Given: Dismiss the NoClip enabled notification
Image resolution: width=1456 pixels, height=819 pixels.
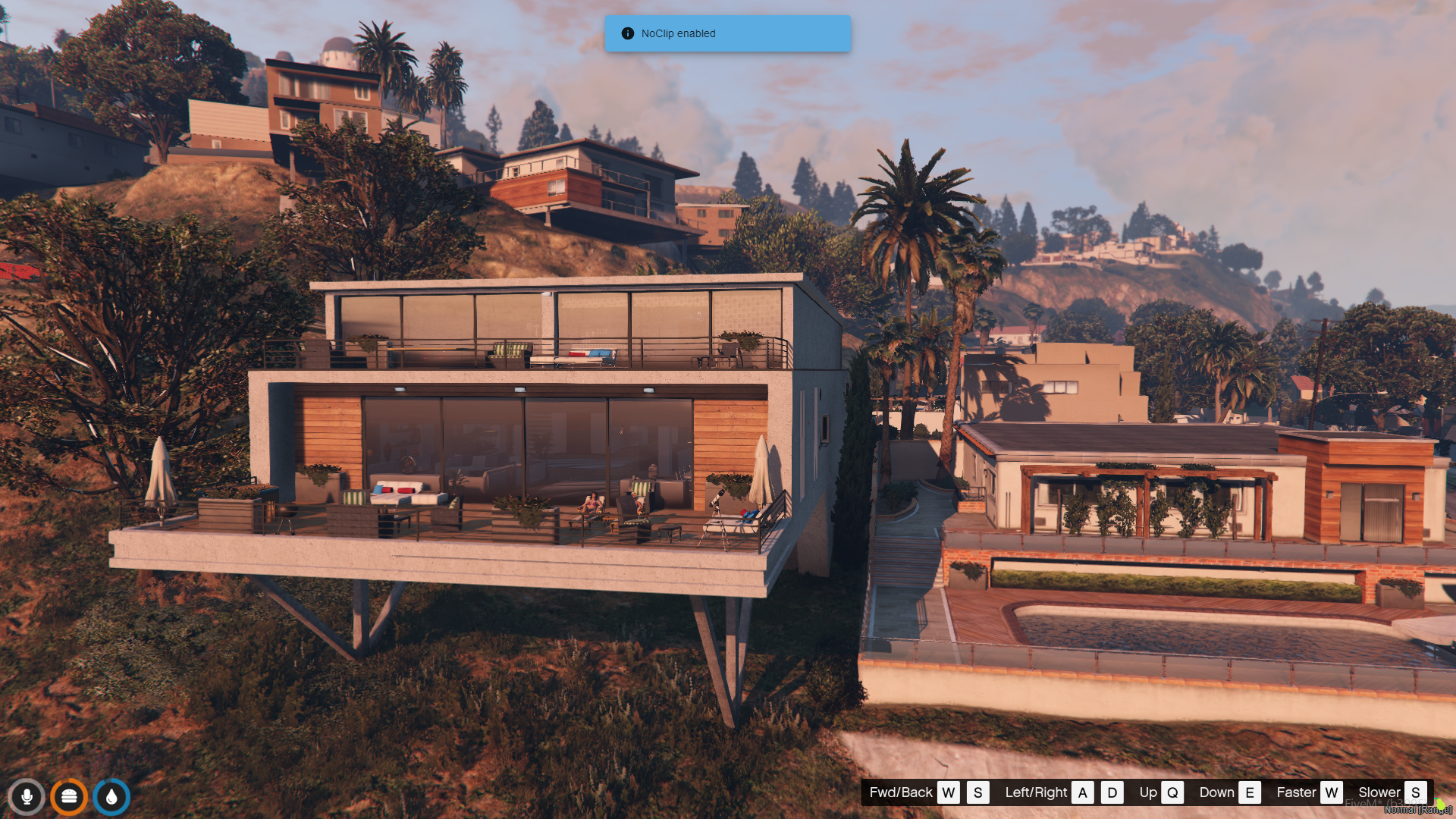Looking at the screenshot, I should [x=726, y=33].
